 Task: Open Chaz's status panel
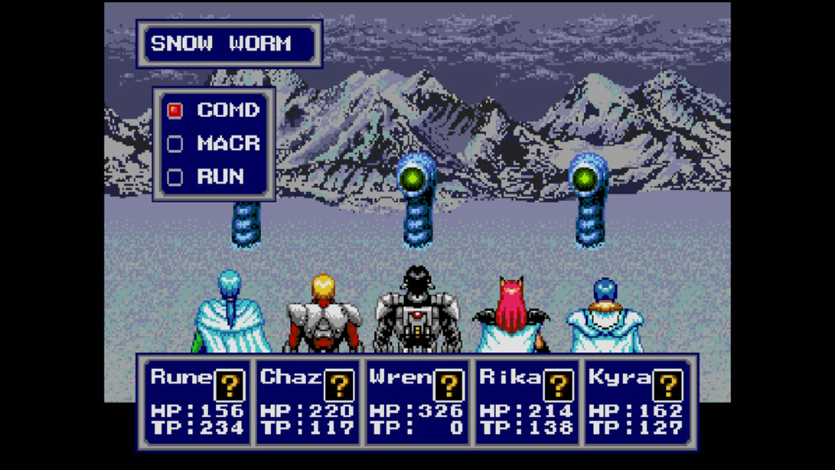[x=307, y=402]
